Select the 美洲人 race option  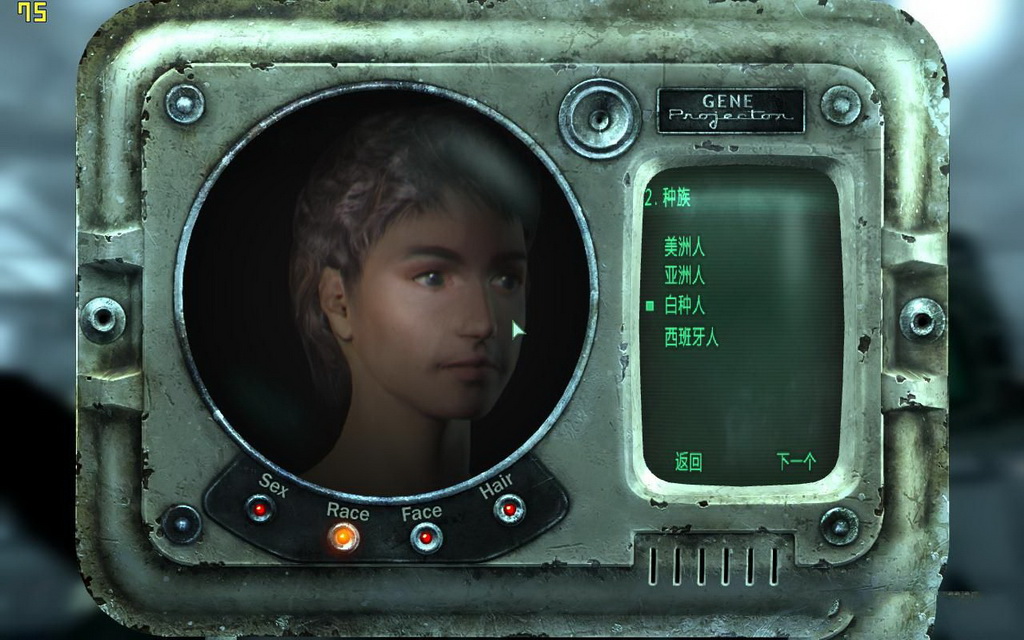[684, 247]
